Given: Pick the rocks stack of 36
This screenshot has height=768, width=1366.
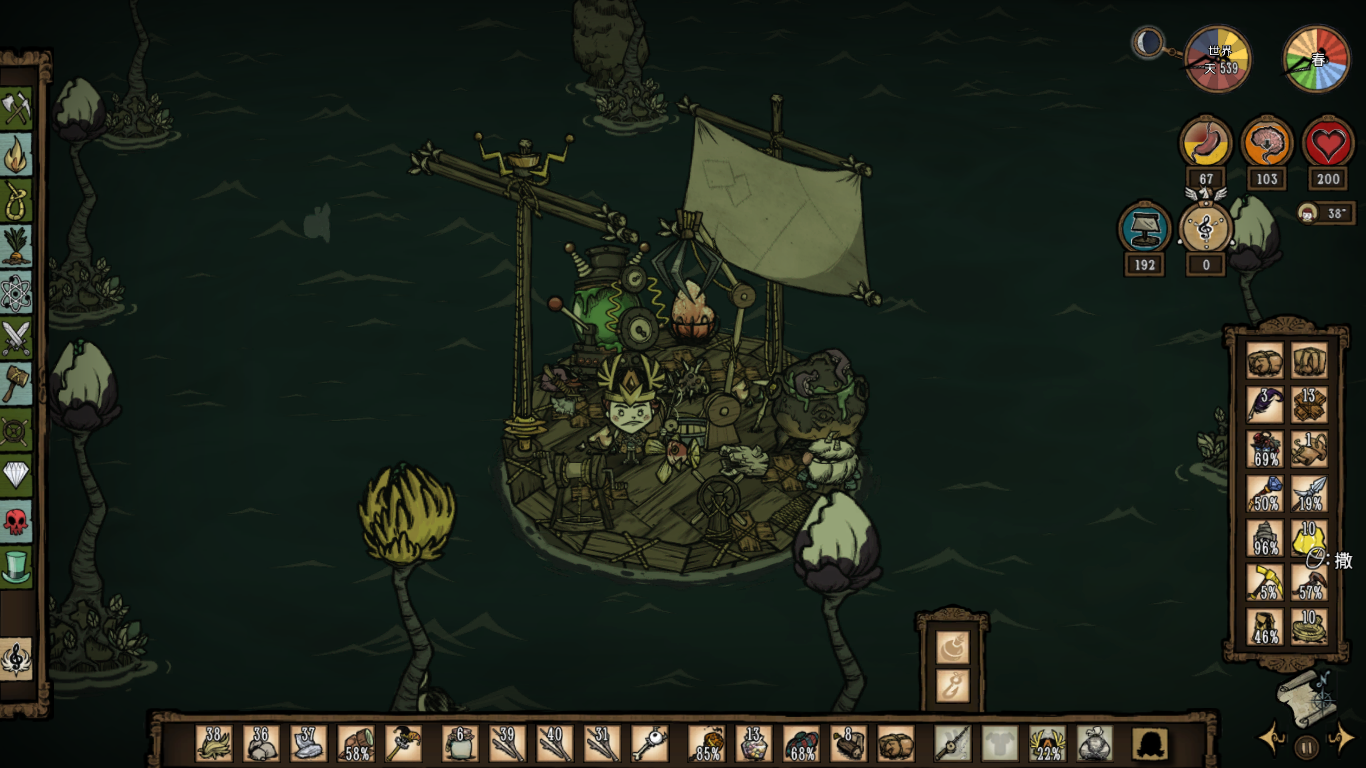Looking at the screenshot, I should (x=261, y=744).
